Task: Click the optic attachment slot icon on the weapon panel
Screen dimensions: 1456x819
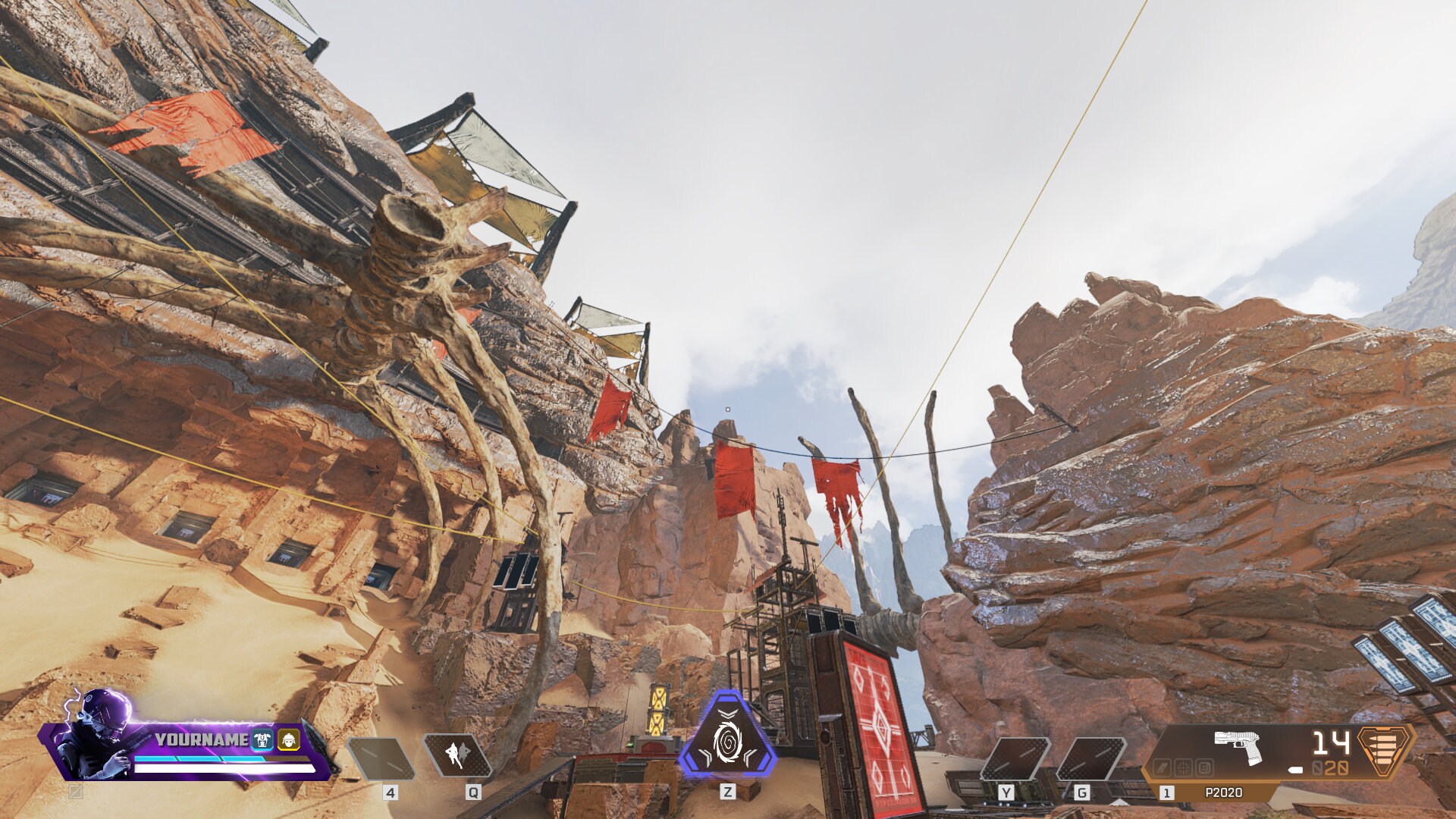Action: (x=1184, y=767)
